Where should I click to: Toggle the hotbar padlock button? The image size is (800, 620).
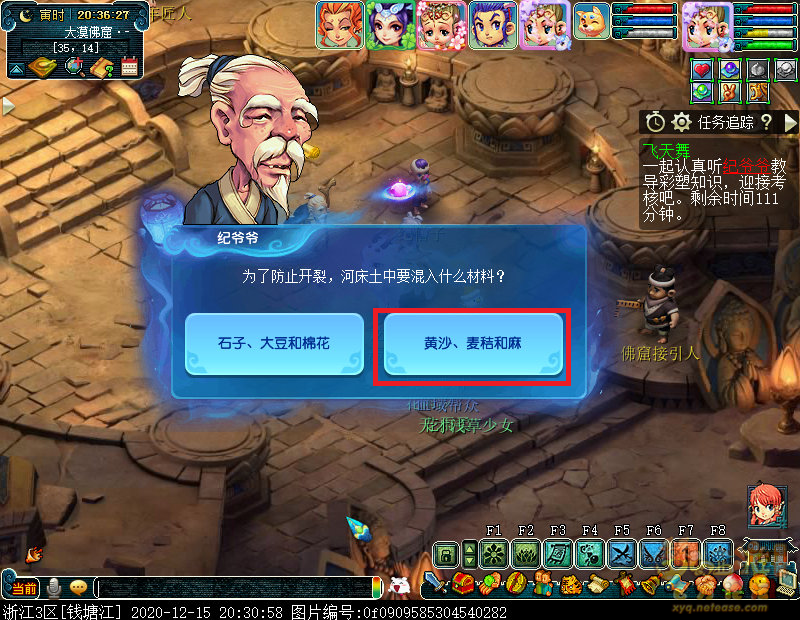coord(446,553)
